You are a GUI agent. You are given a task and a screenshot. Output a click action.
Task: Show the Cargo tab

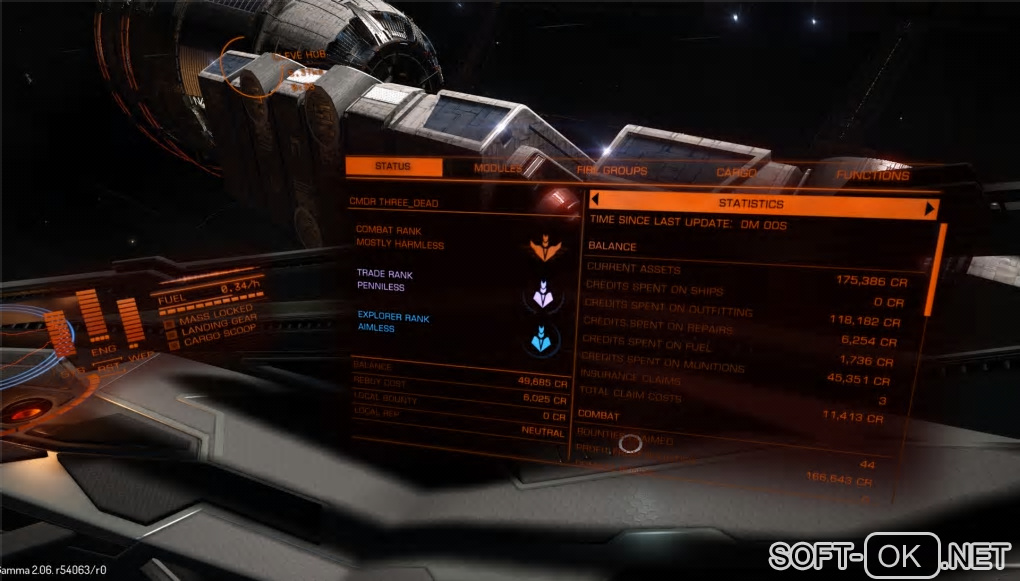[x=735, y=173]
